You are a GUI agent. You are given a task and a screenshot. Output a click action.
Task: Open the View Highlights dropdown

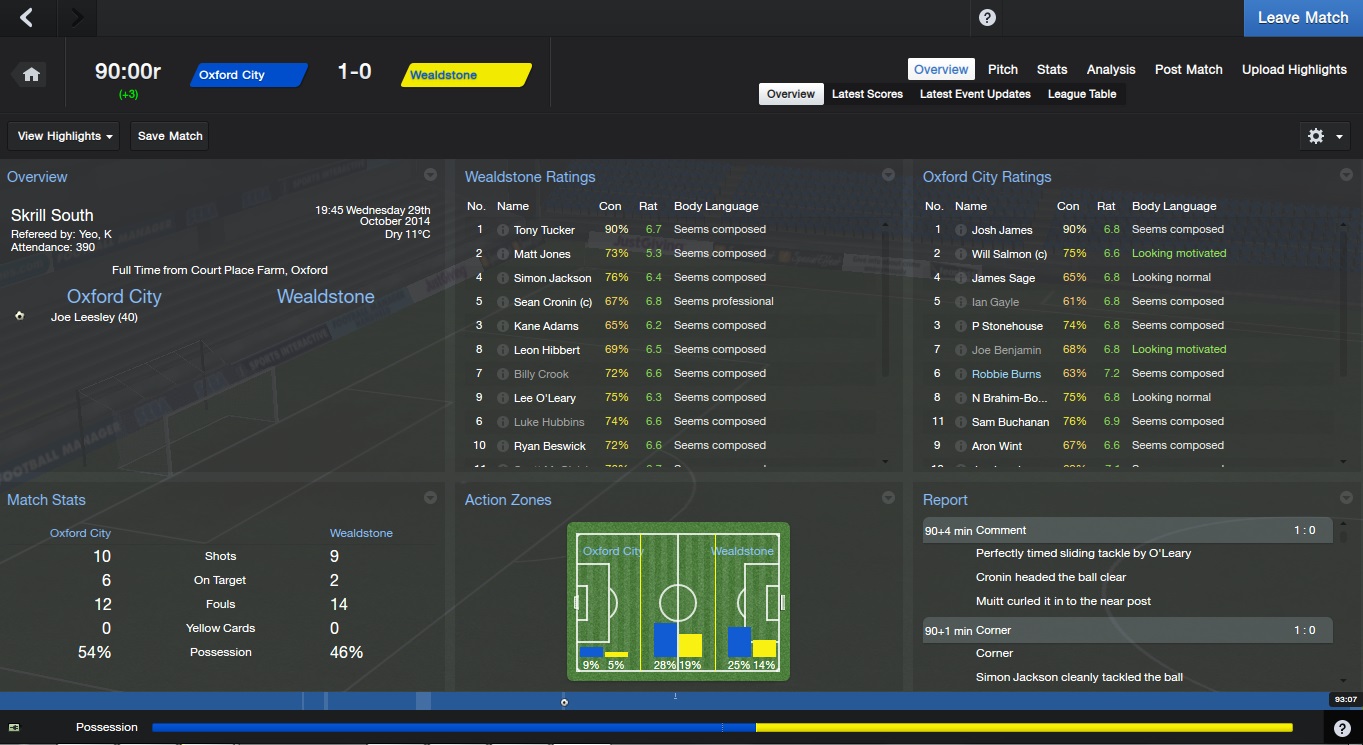pyautogui.click(x=65, y=136)
